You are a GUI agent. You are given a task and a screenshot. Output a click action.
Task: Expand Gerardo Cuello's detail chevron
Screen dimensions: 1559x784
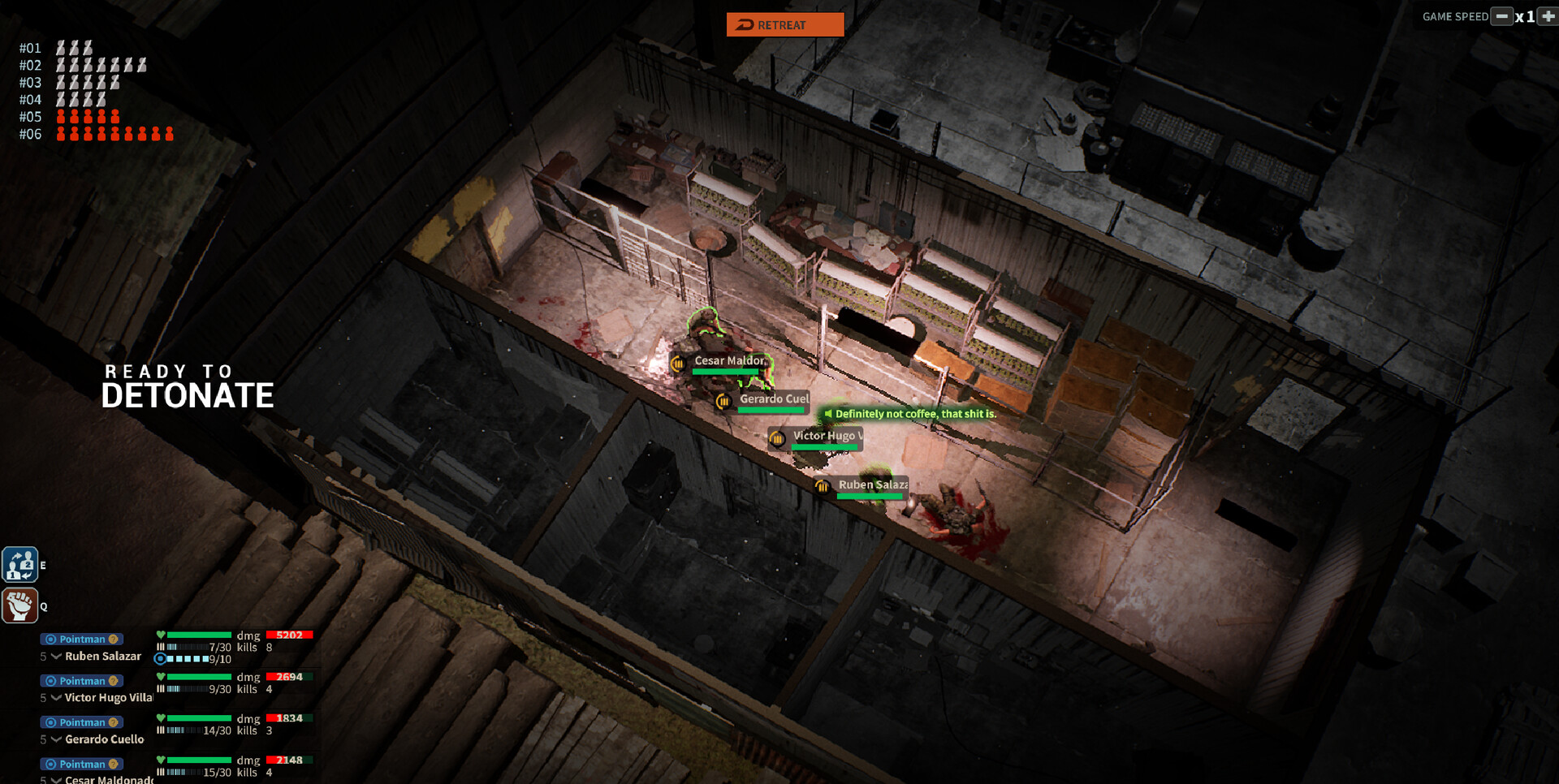(x=56, y=739)
